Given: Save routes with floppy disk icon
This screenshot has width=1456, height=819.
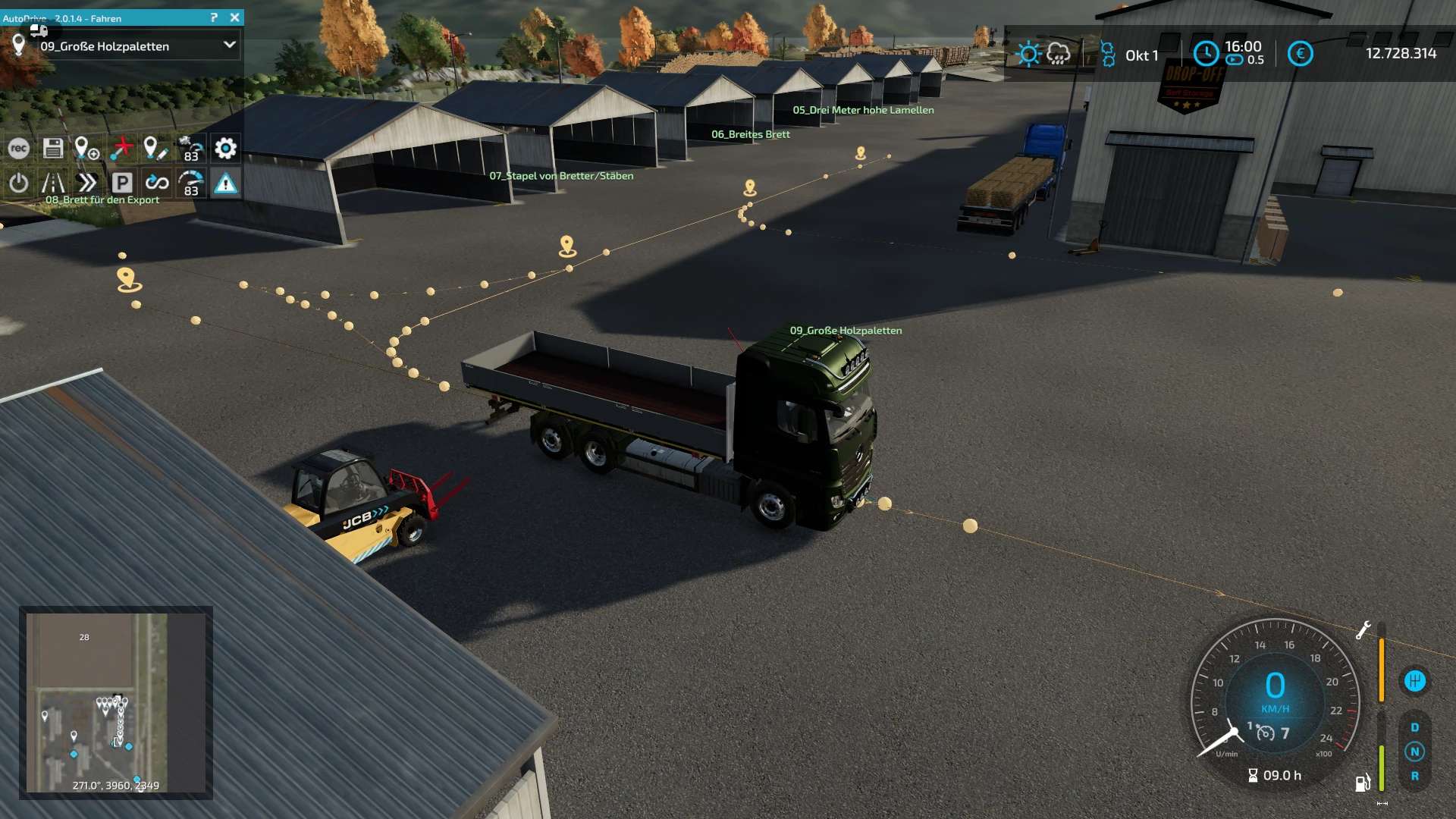Looking at the screenshot, I should point(53,149).
